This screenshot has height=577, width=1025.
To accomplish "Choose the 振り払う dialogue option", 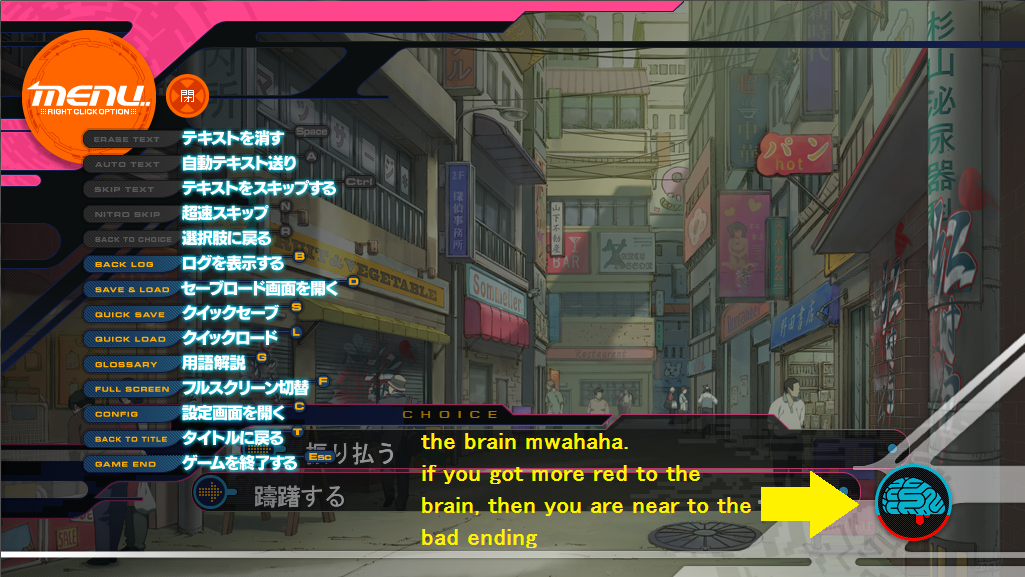I will point(350,454).
